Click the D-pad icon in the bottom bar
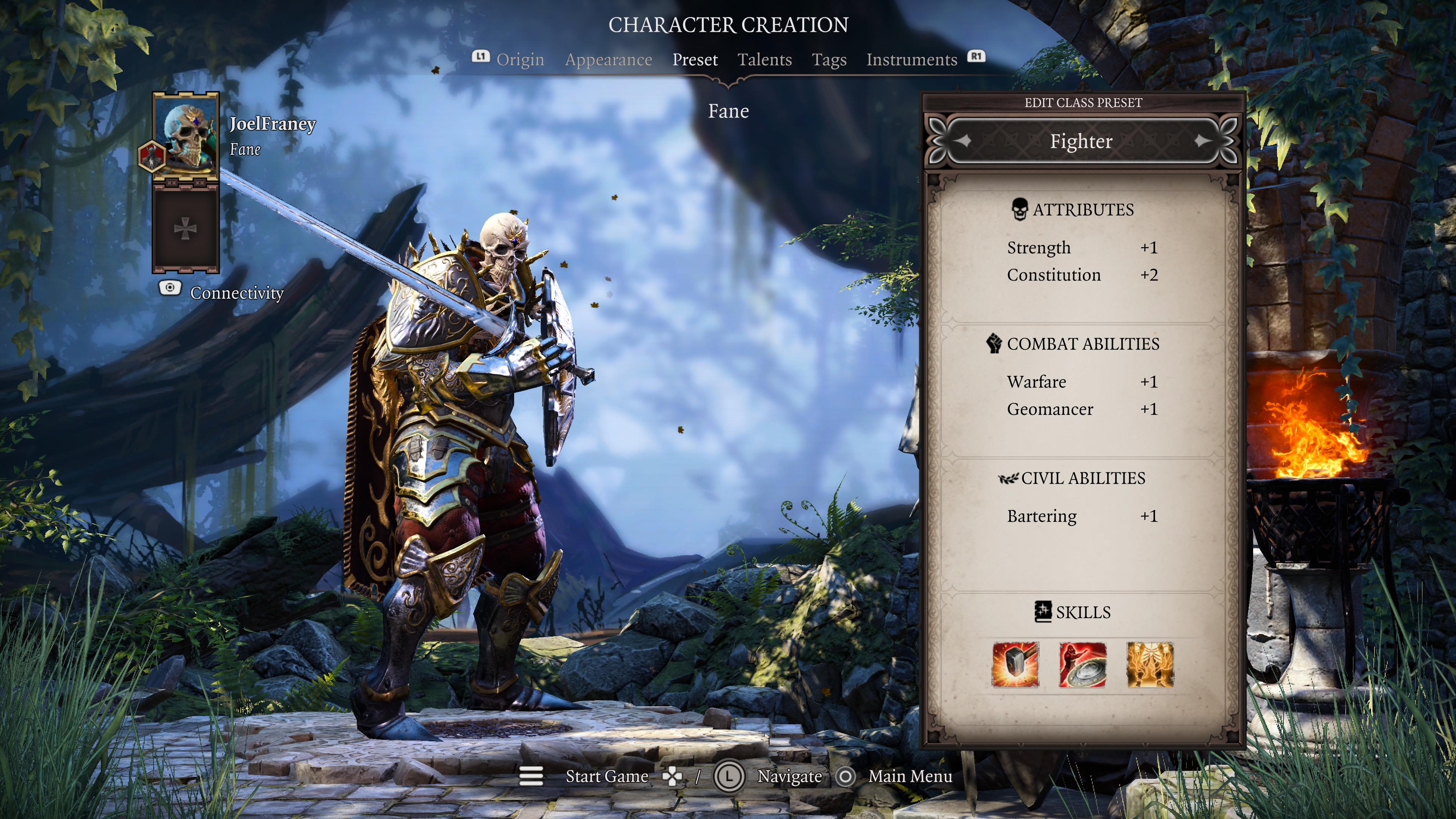The image size is (1456, 819). 672,777
